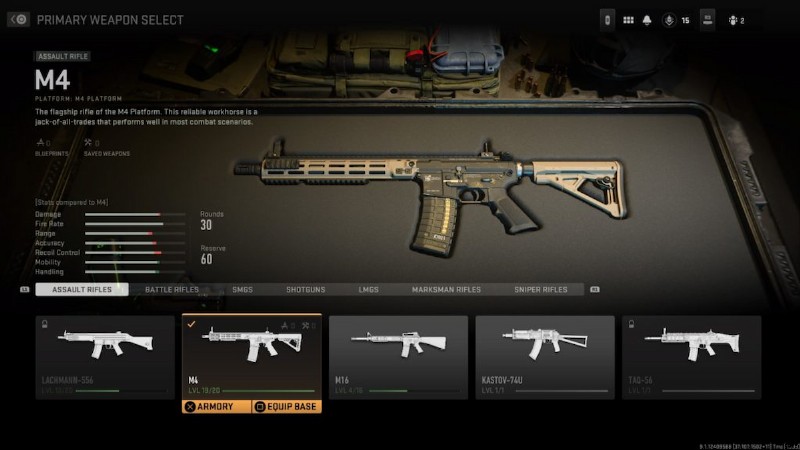Click the Equip Base button
Viewport: 800px width, 450px height.
coord(285,407)
